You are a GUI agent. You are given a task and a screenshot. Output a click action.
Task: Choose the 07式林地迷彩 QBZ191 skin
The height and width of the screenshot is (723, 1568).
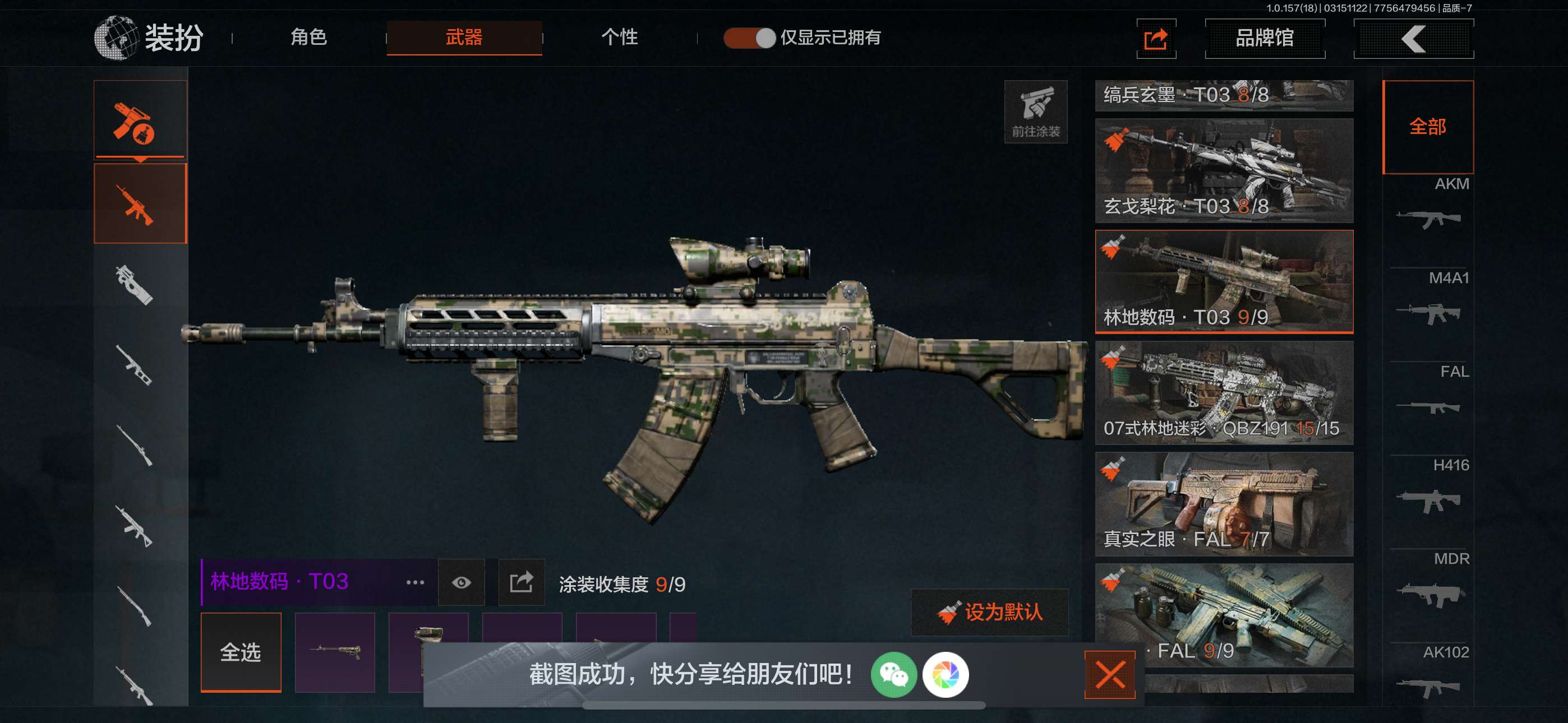click(1224, 392)
